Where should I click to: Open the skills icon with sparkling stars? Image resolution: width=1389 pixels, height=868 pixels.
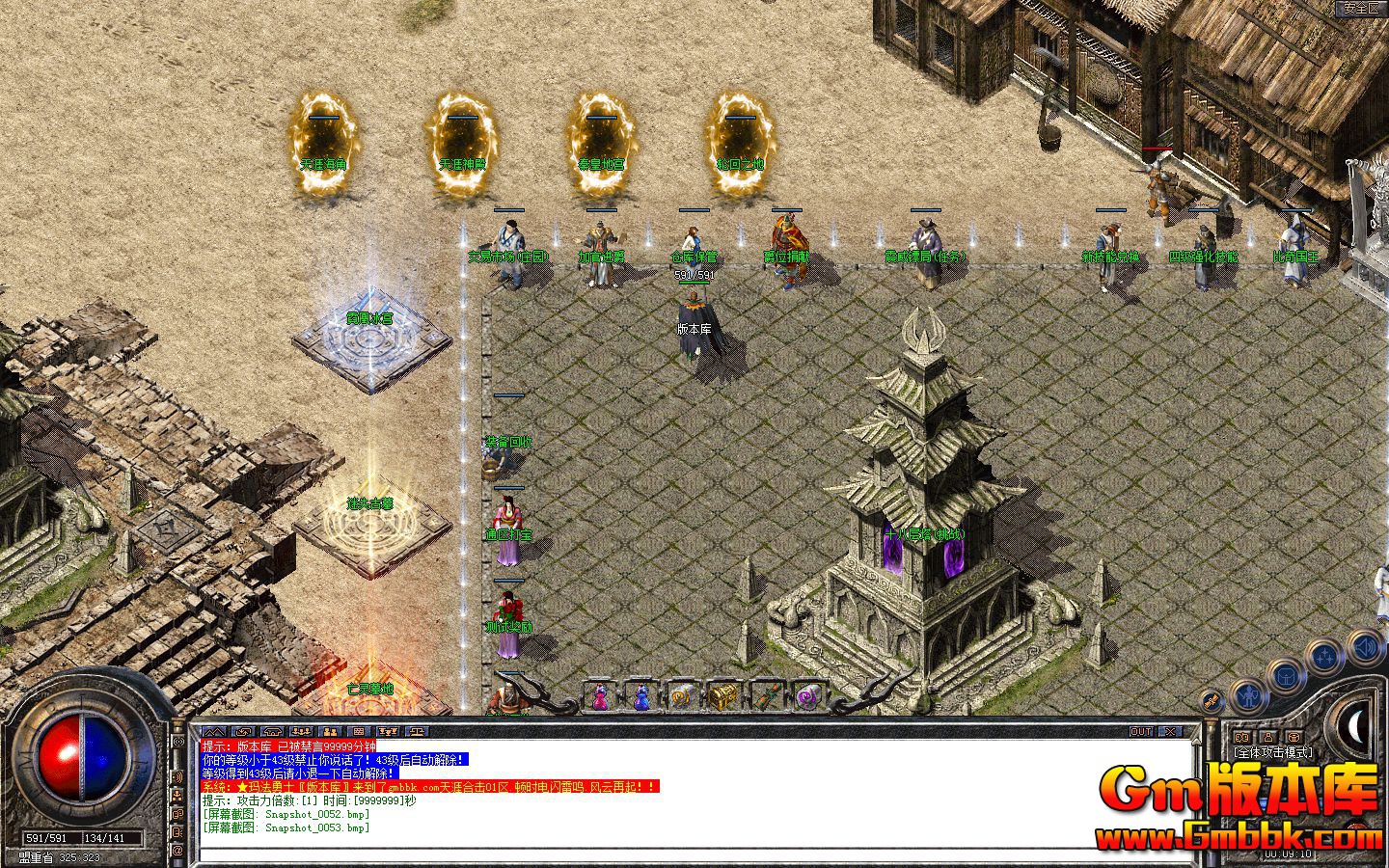1323,655
